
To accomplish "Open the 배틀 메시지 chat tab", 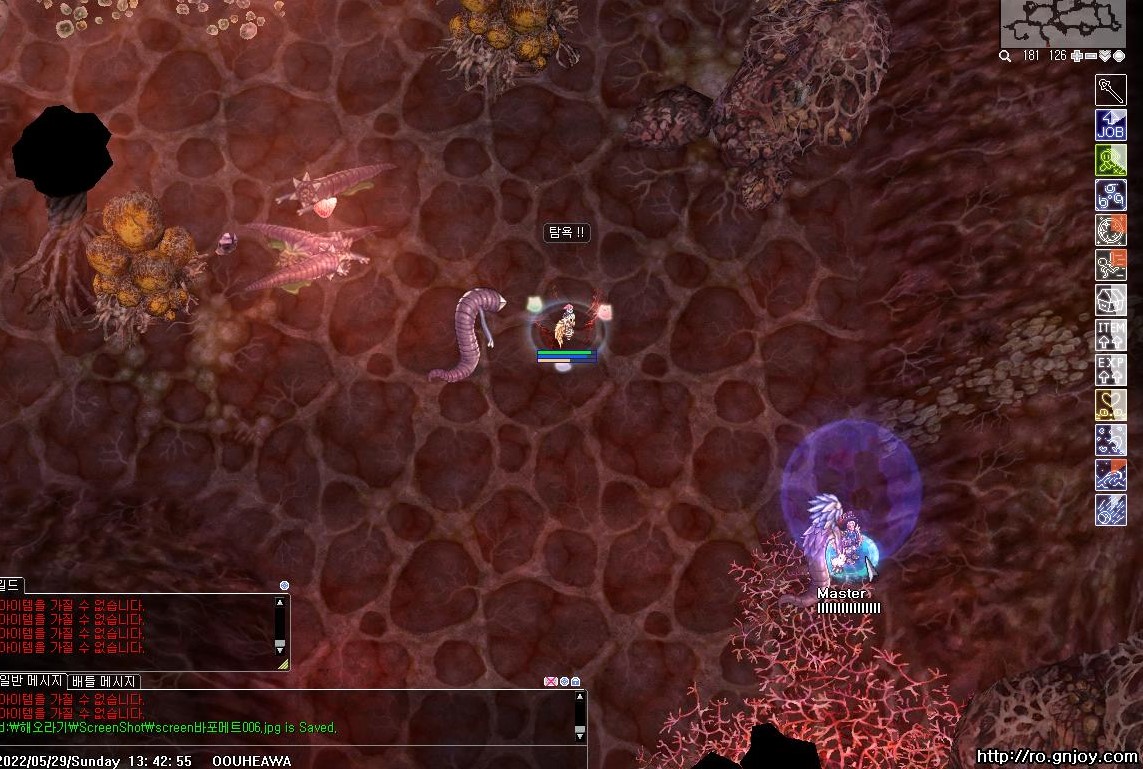I will click(x=104, y=681).
